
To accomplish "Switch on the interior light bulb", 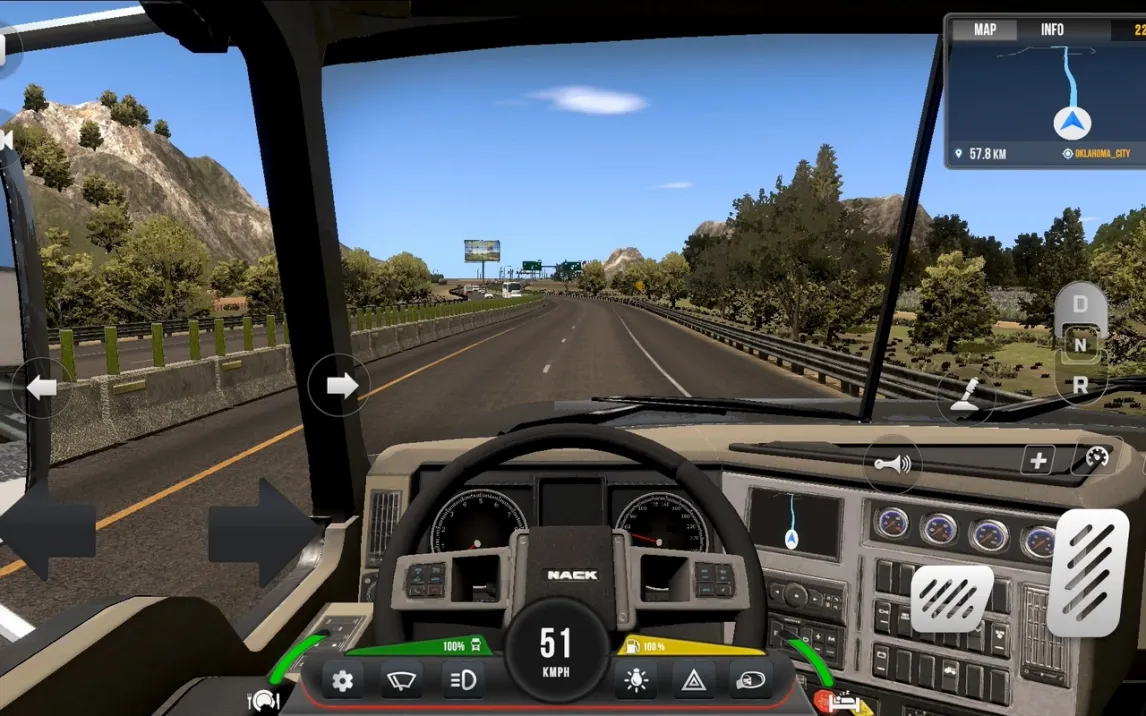I will pyautogui.click(x=635, y=681).
